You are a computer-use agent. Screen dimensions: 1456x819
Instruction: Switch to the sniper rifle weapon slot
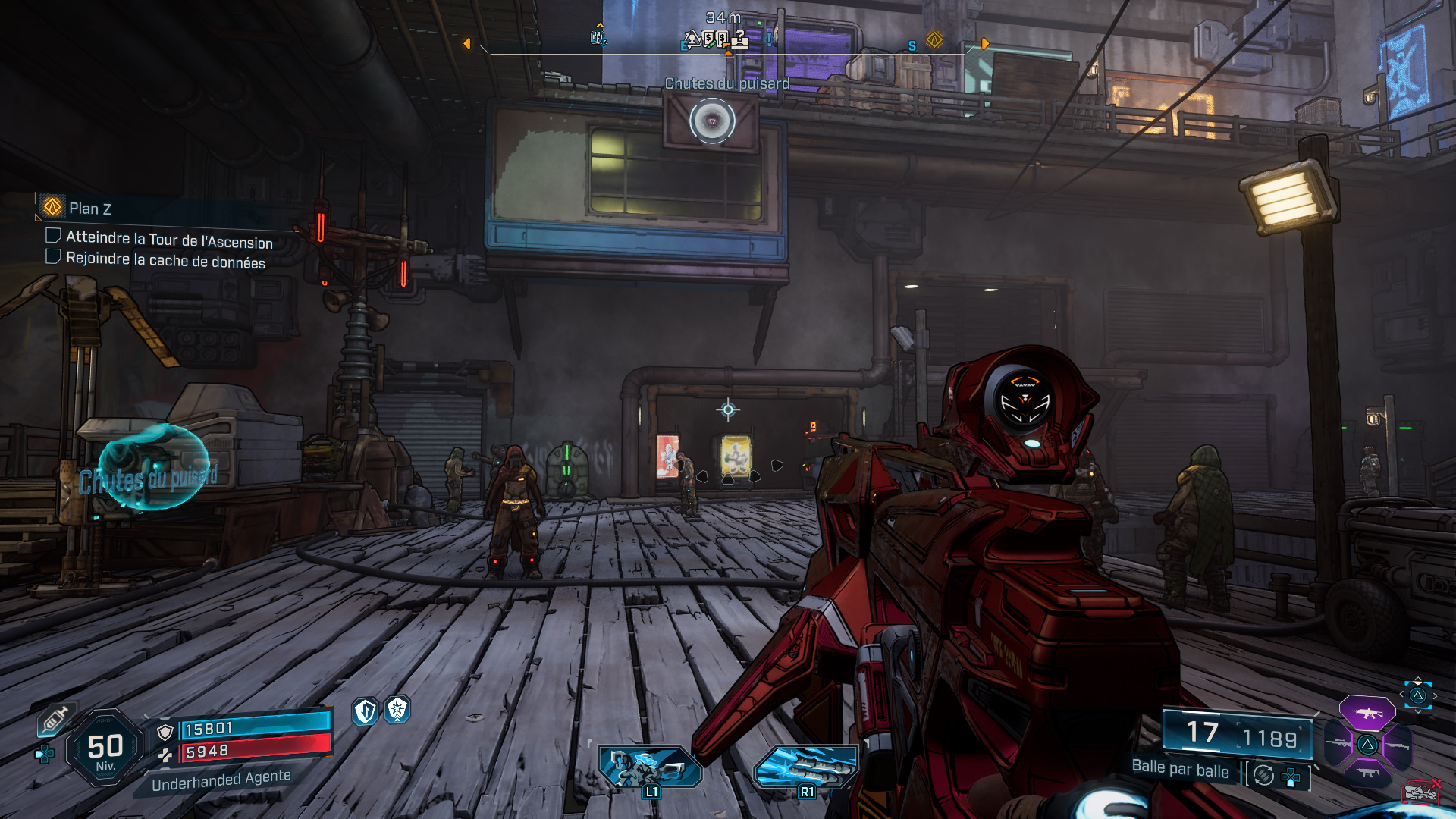(x=1338, y=745)
